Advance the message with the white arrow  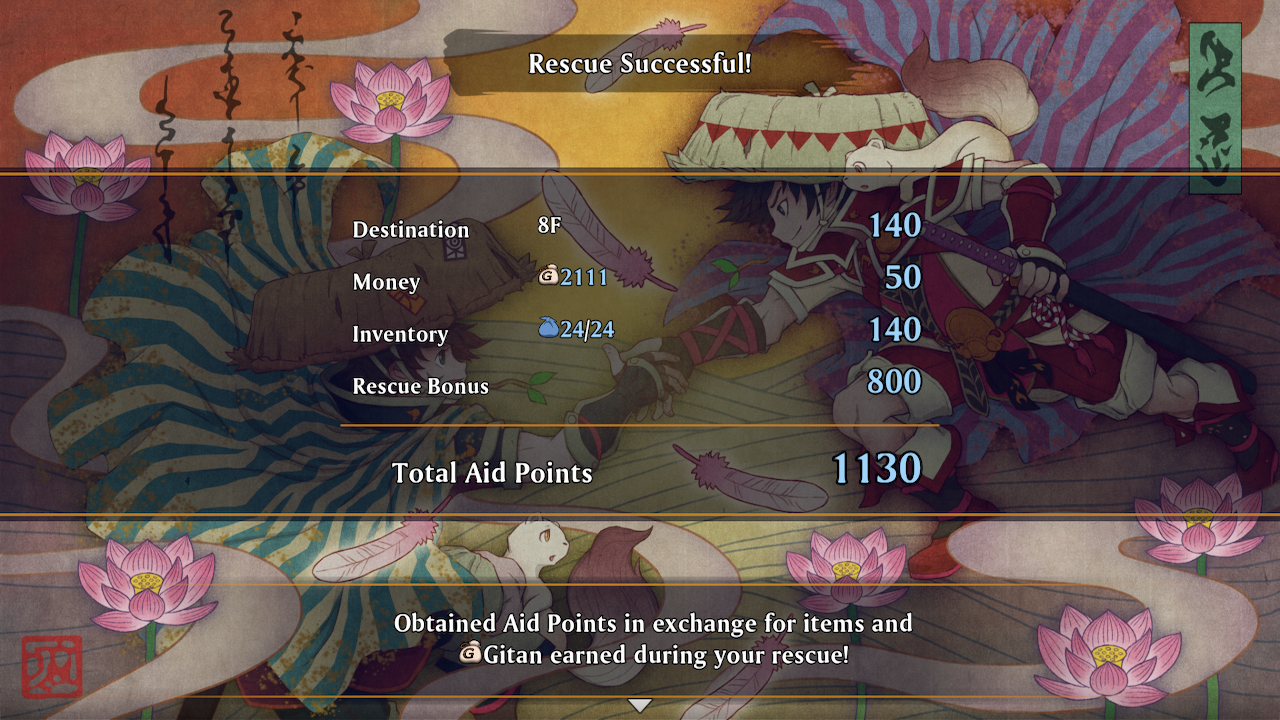[639, 705]
